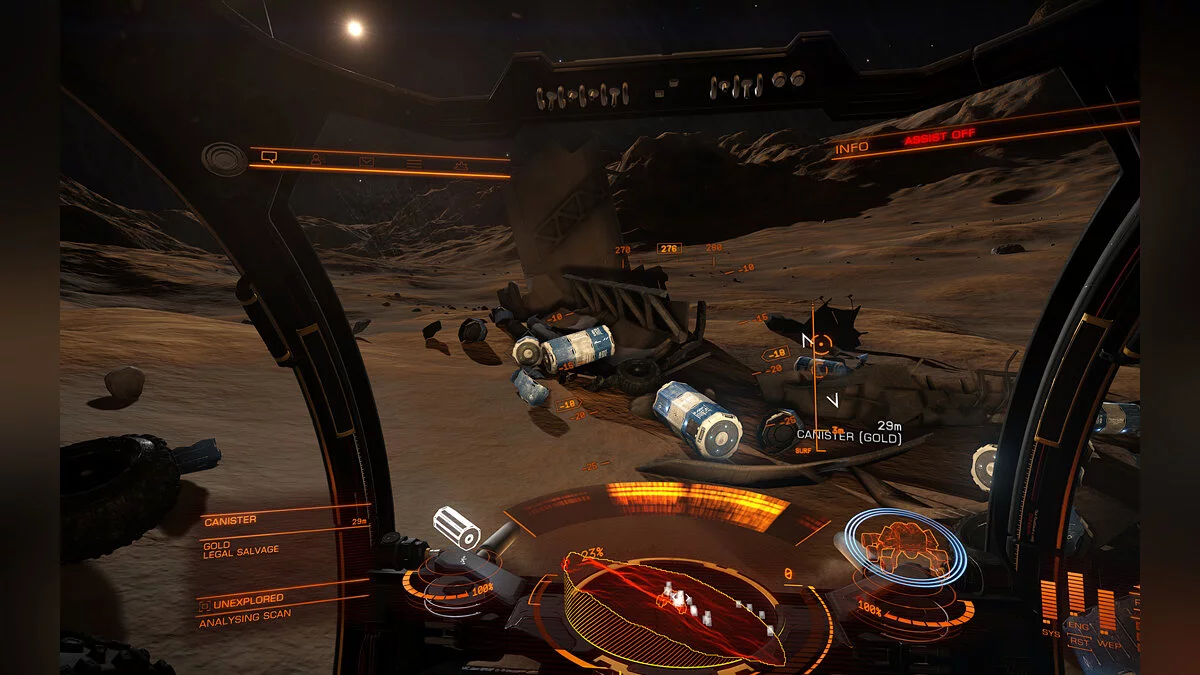Switch to the contacts person tab
Image resolution: width=1200 pixels, height=675 pixels.
pos(316,159)
